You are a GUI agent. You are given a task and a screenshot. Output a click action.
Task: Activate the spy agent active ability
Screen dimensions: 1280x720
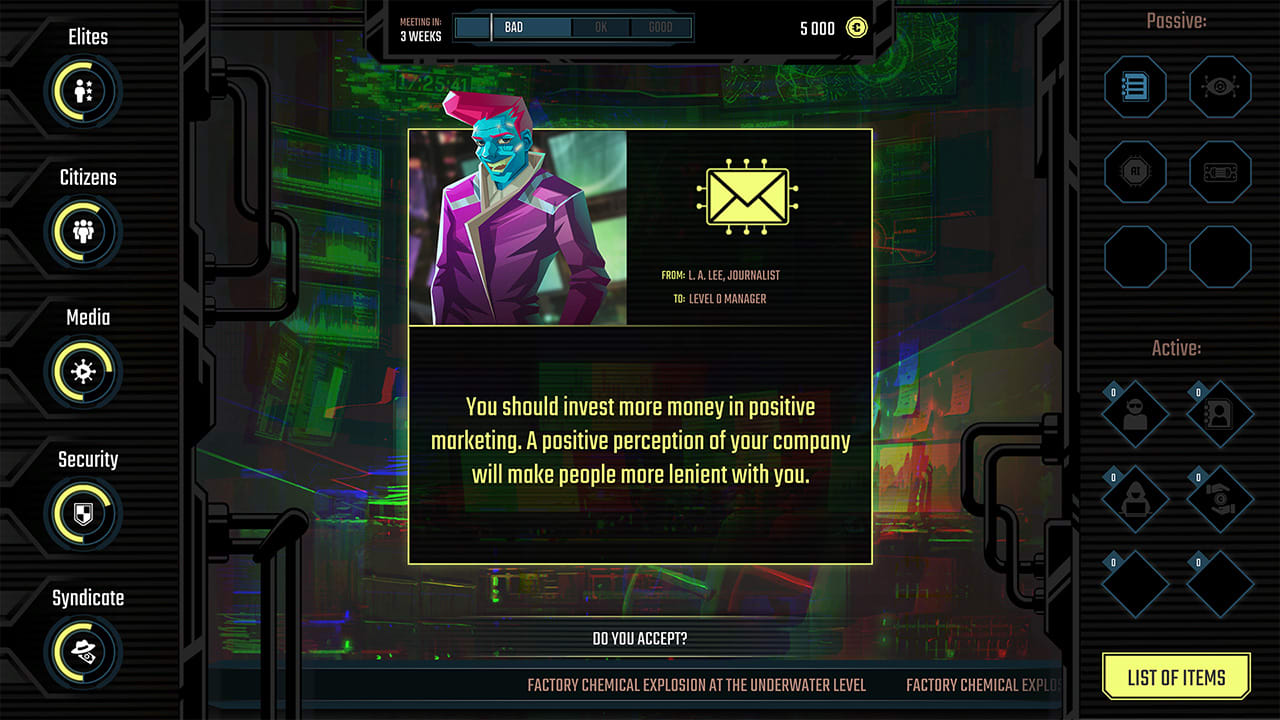[x=1135, y=413]
